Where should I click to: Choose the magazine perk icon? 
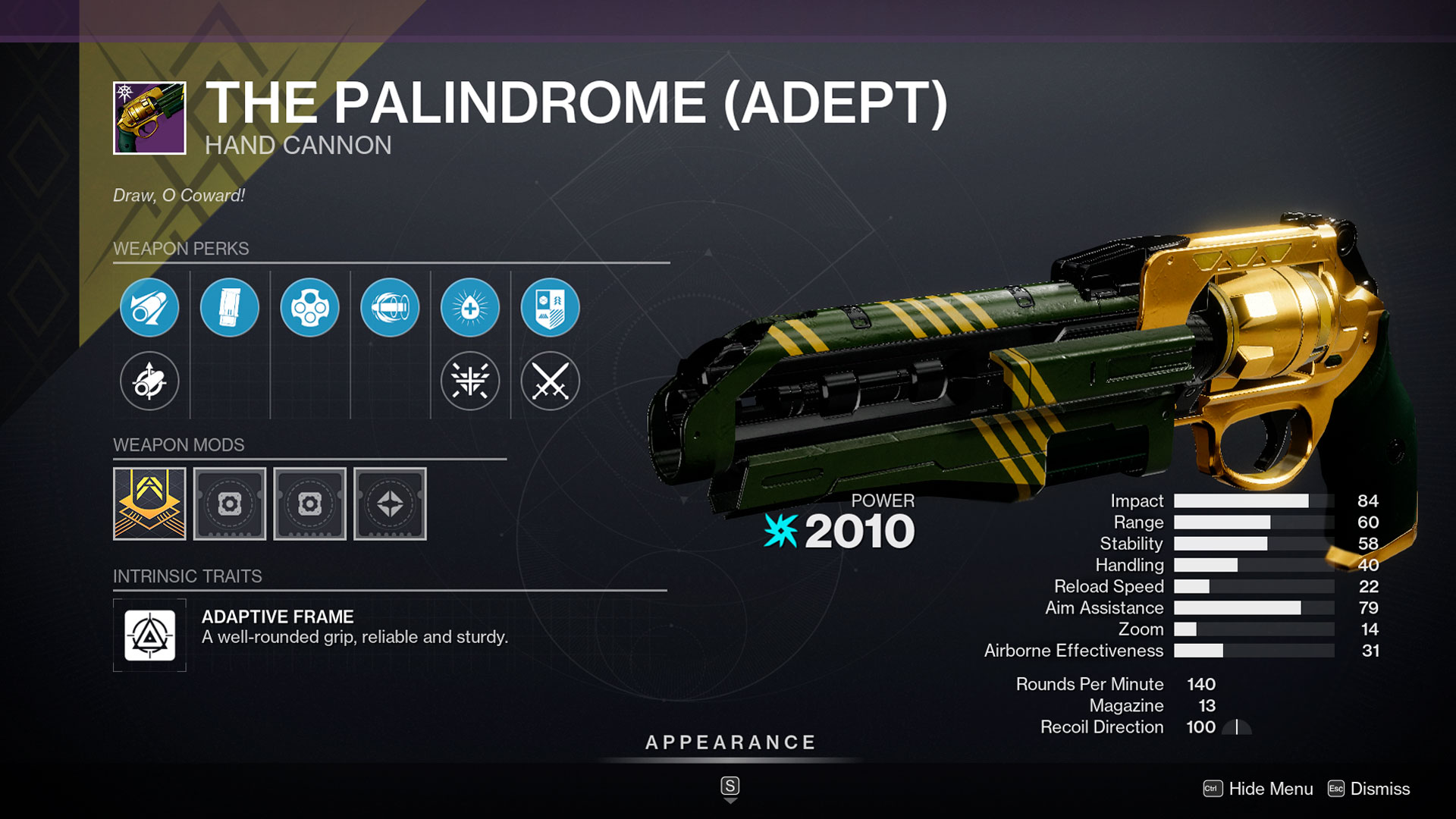(x=229, y=308)
